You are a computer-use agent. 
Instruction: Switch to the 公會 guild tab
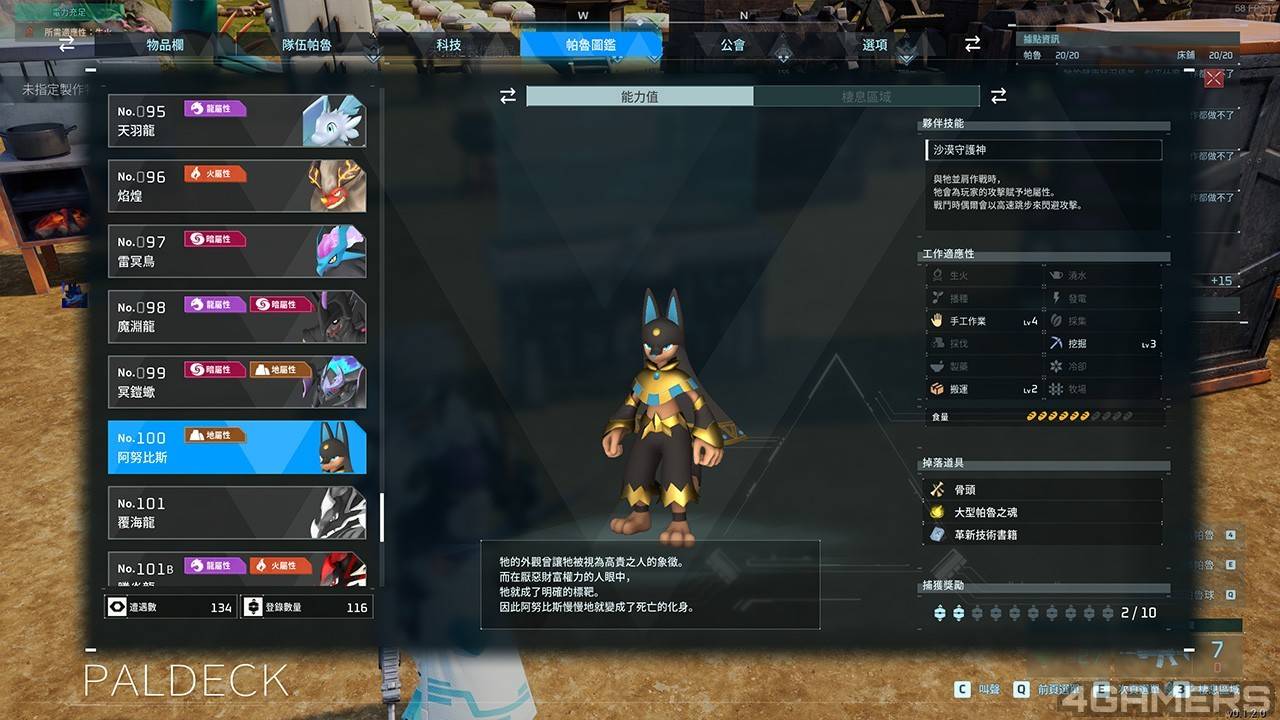coord(733,45)
